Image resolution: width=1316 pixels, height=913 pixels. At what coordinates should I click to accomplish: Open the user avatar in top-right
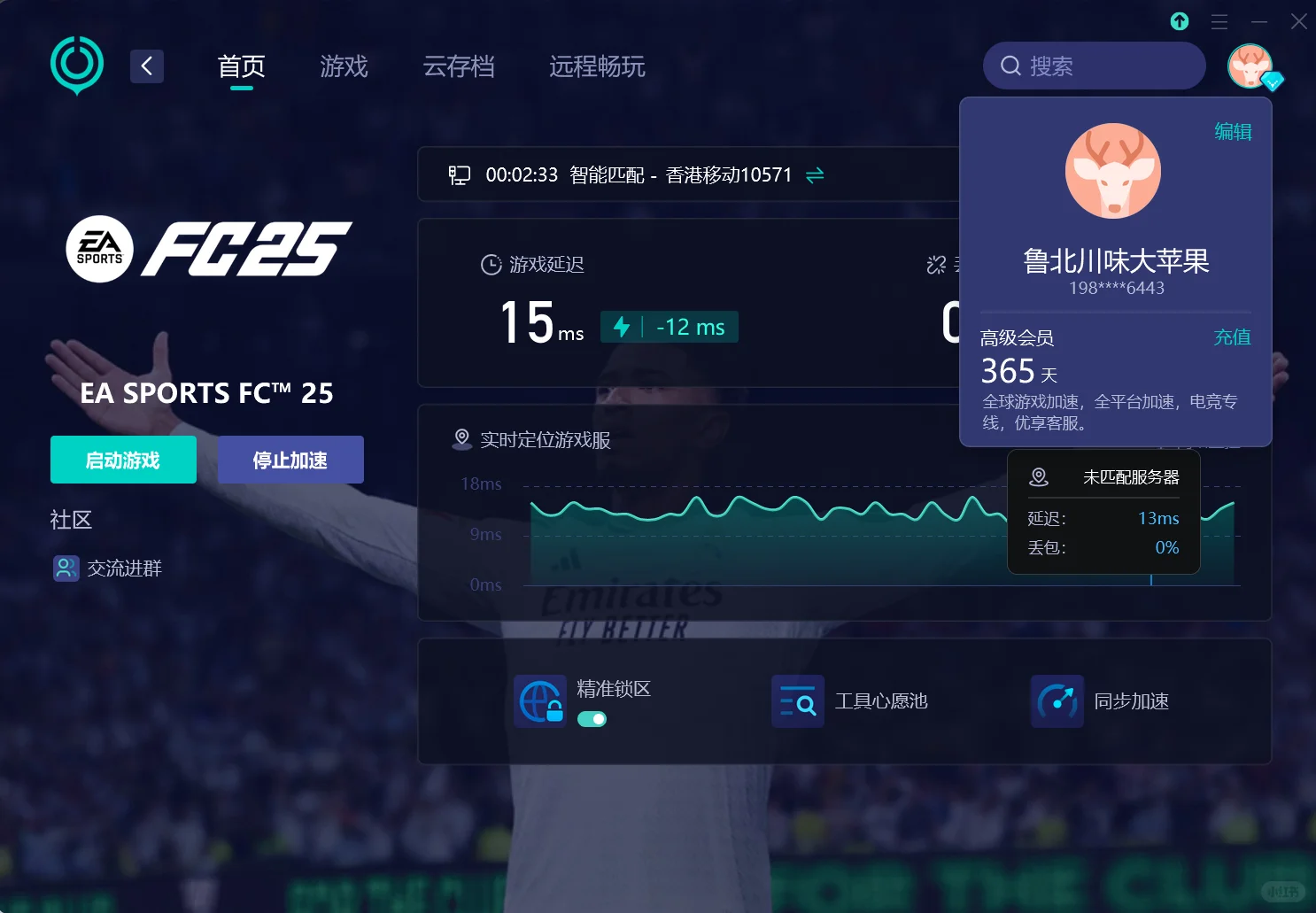pyautogui.click(x=1250, y=66)
